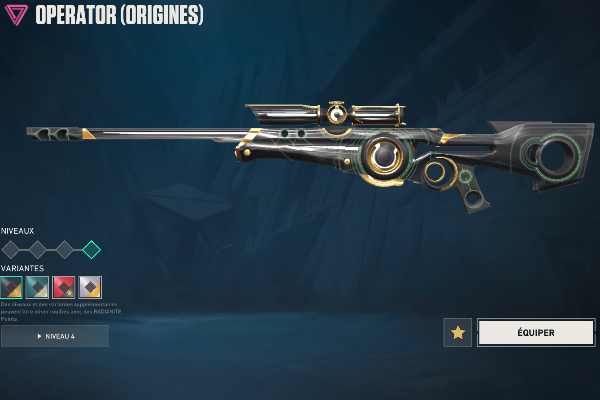Play the NIVEAU 4 preview video
Viewport: 600px width, 400px height.
click(55, 336)
